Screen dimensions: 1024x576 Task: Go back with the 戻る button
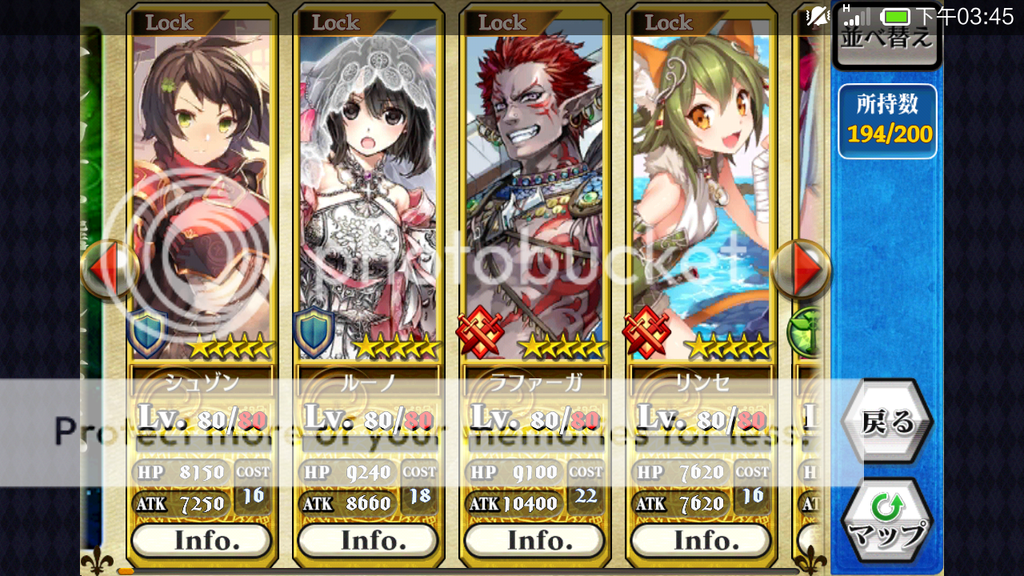click(887, 422)
